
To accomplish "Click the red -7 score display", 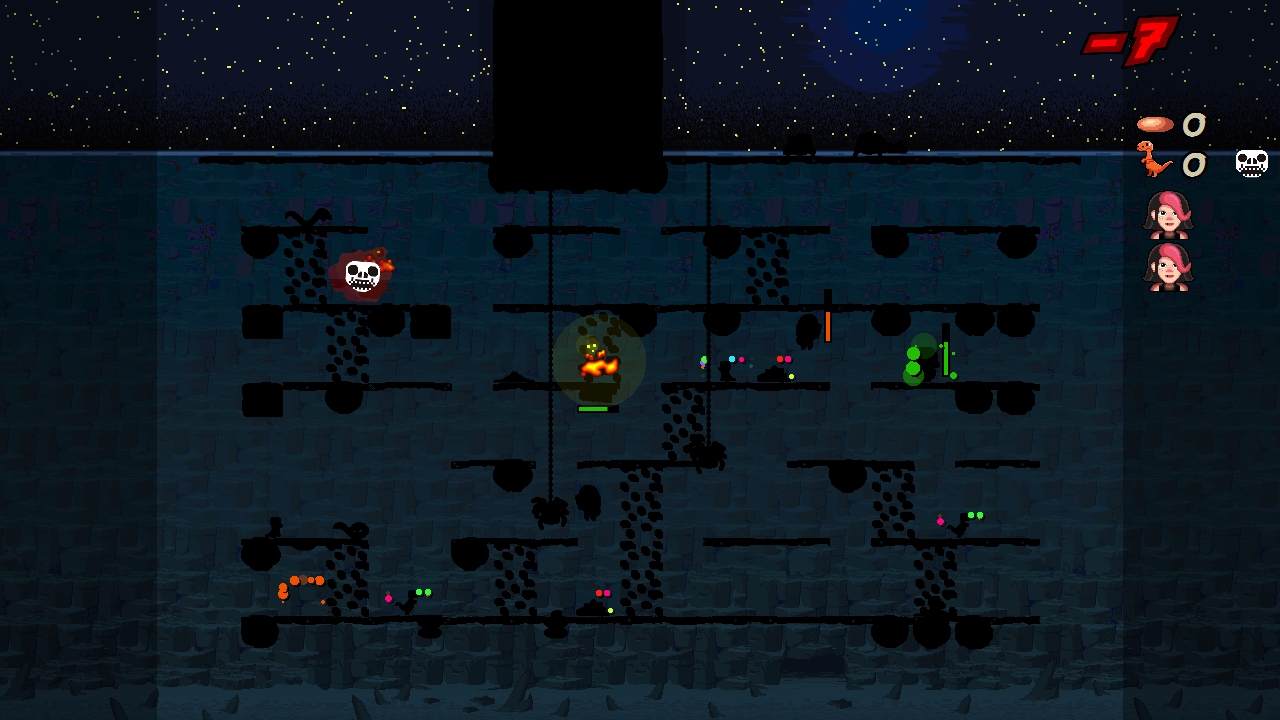I will [1135, 42].
